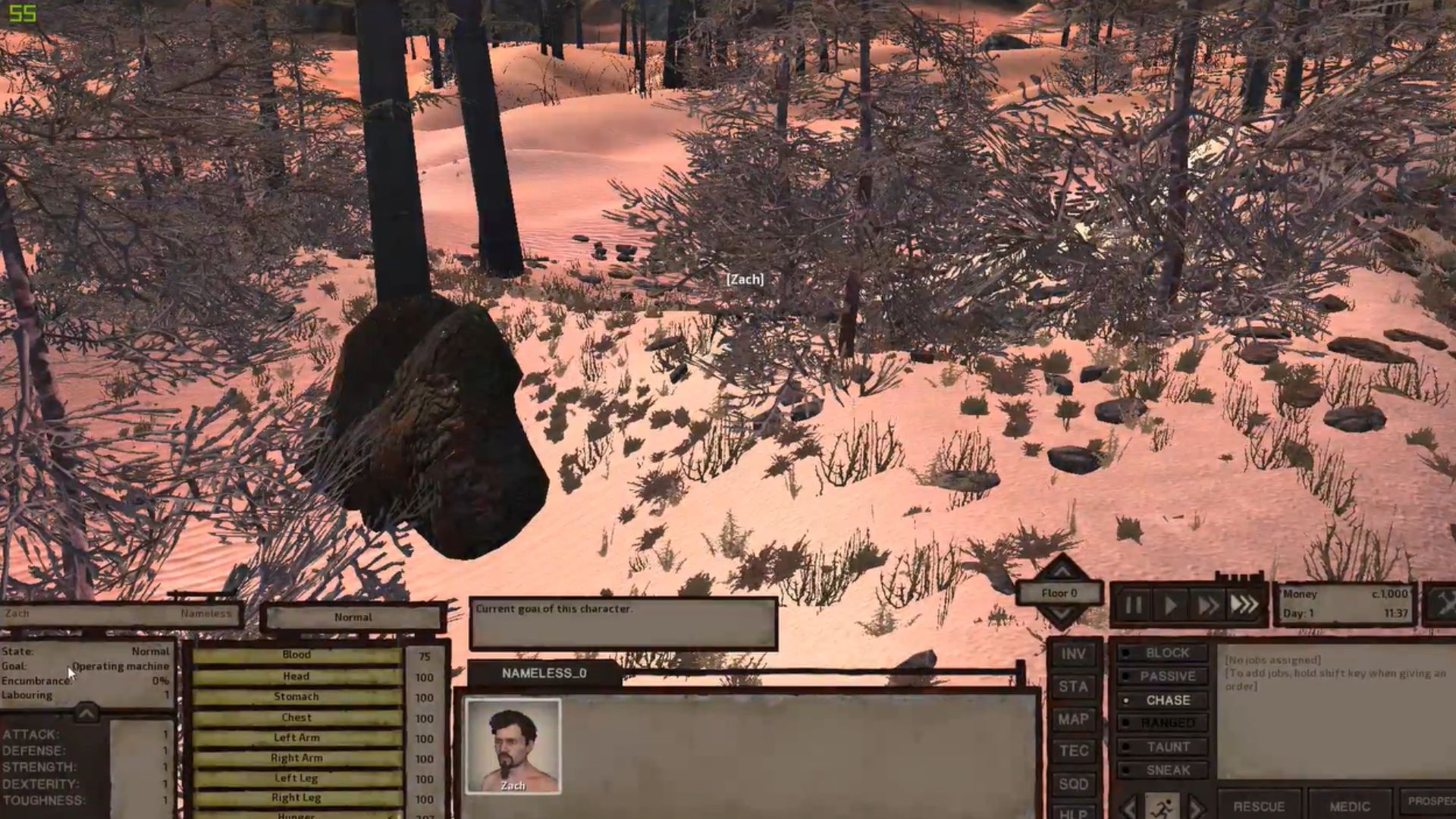
Task: Click the running-man movement speed icon
Action: pos(1163,807)
